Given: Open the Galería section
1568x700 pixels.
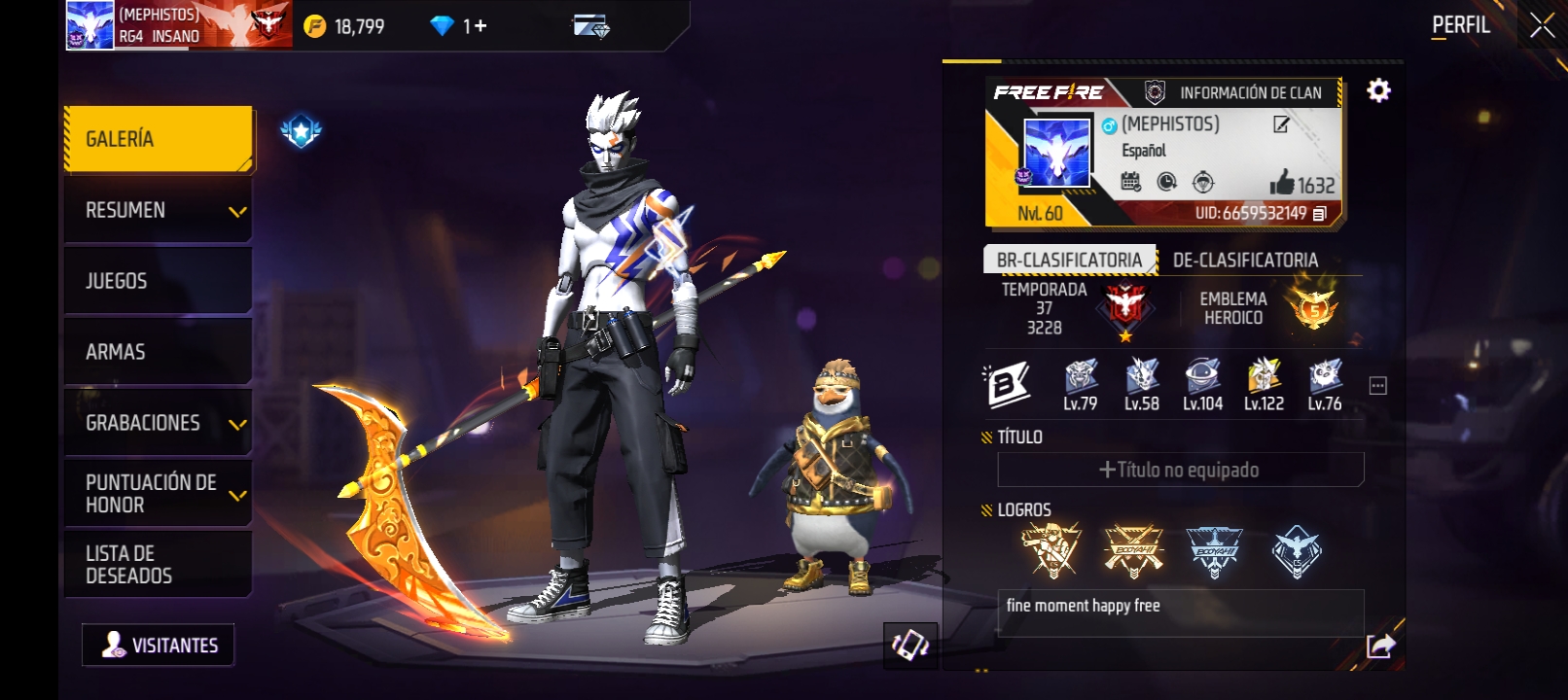Looking at the screenshot, I should (159, 139).
